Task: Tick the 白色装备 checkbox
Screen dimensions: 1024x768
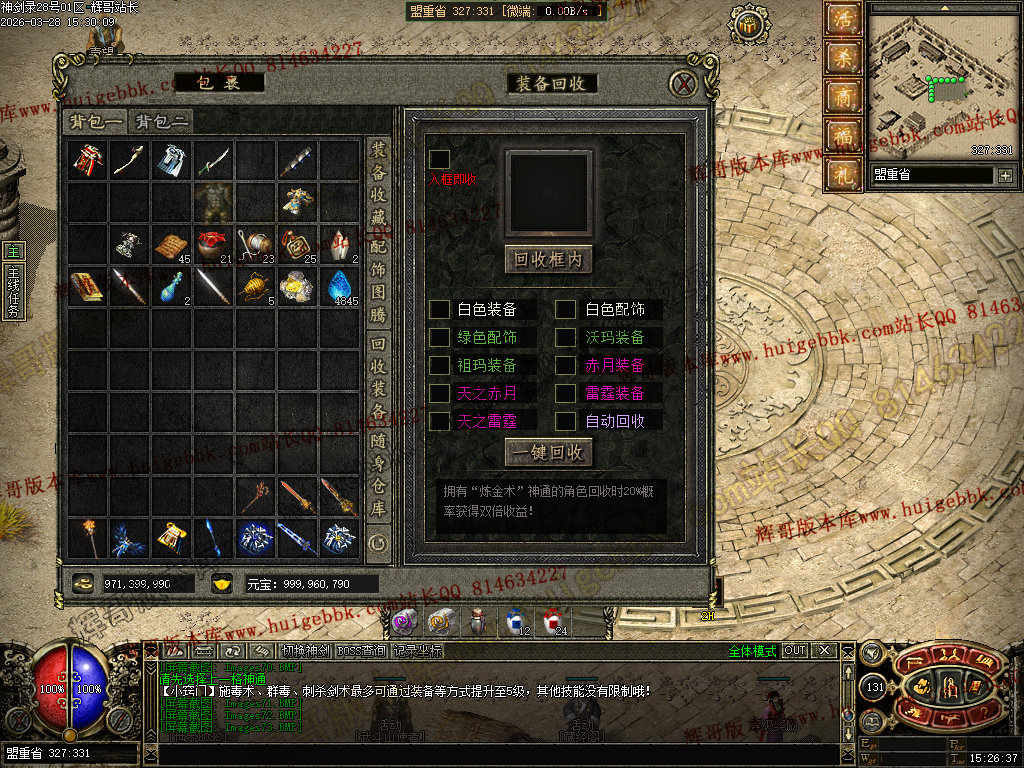Action: tap(440, 310)
